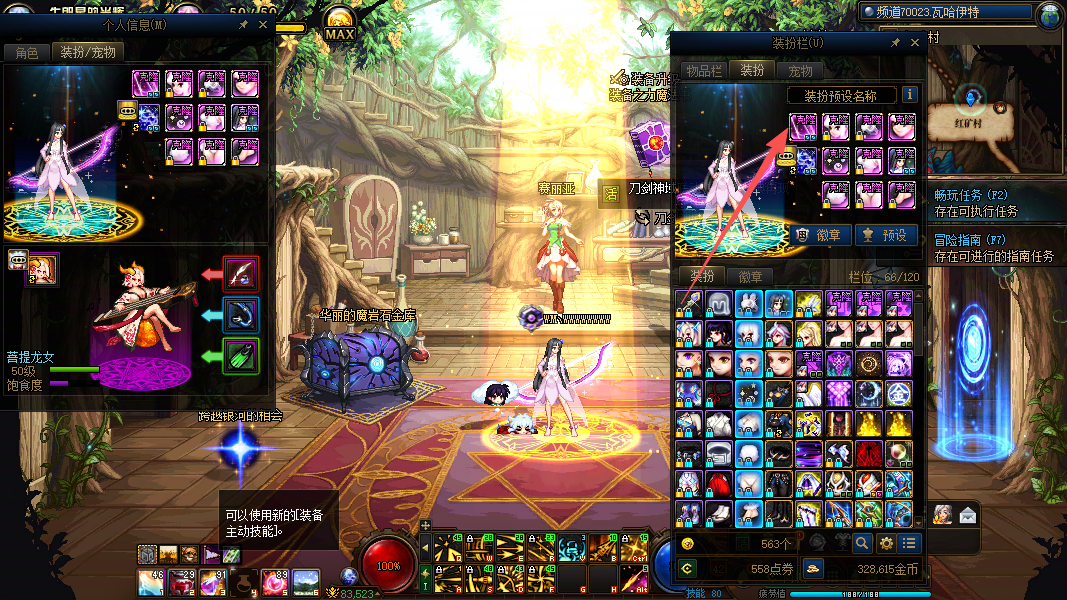This screenshot has width=1067, height=600.
Task: Open the gear settings button in inventory
Action: [885, 544]
